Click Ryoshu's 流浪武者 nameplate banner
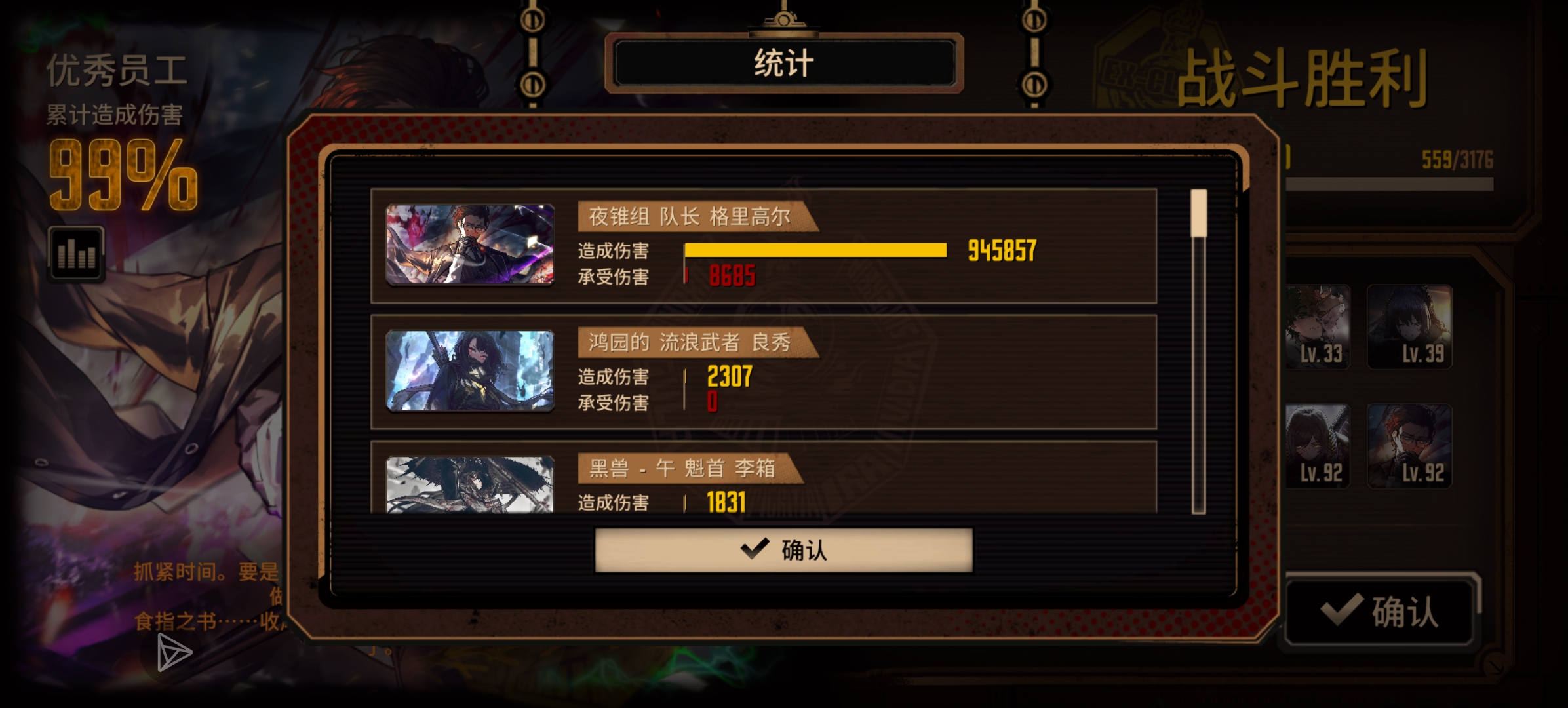1568x708 pixels. pos(688,341)
